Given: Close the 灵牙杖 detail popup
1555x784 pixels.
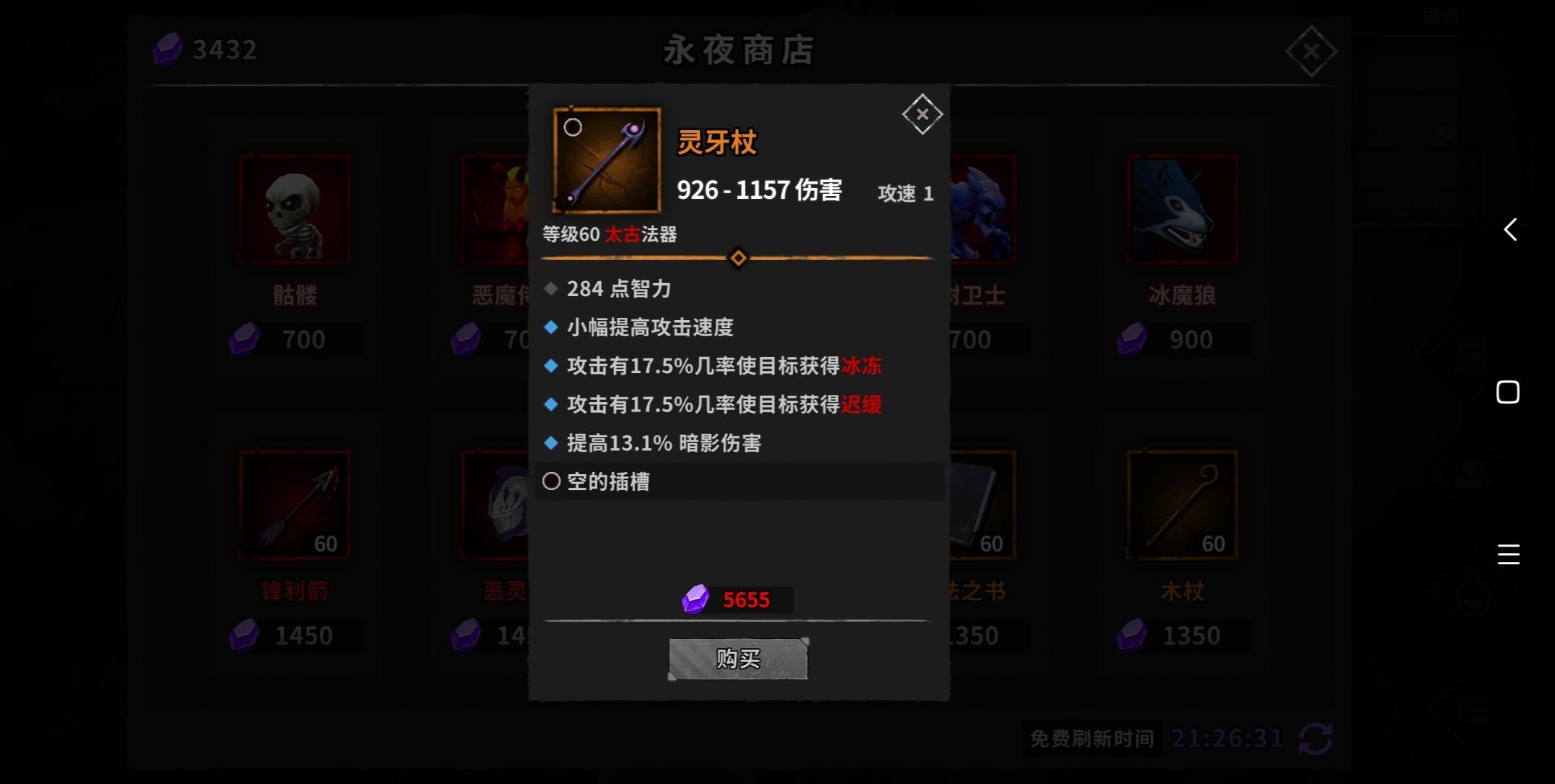Looking at the screenshot, I should 923,113.
